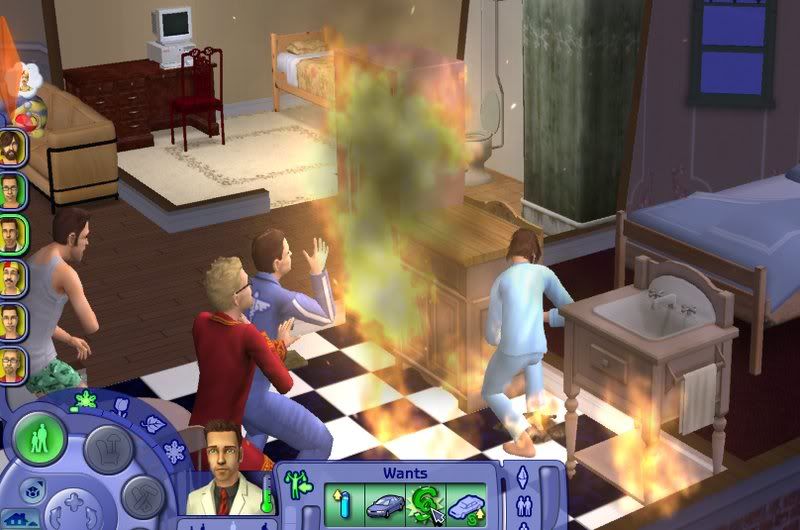
Task: Click the green Sim icon left of Wants
Action: coord(296,484)
